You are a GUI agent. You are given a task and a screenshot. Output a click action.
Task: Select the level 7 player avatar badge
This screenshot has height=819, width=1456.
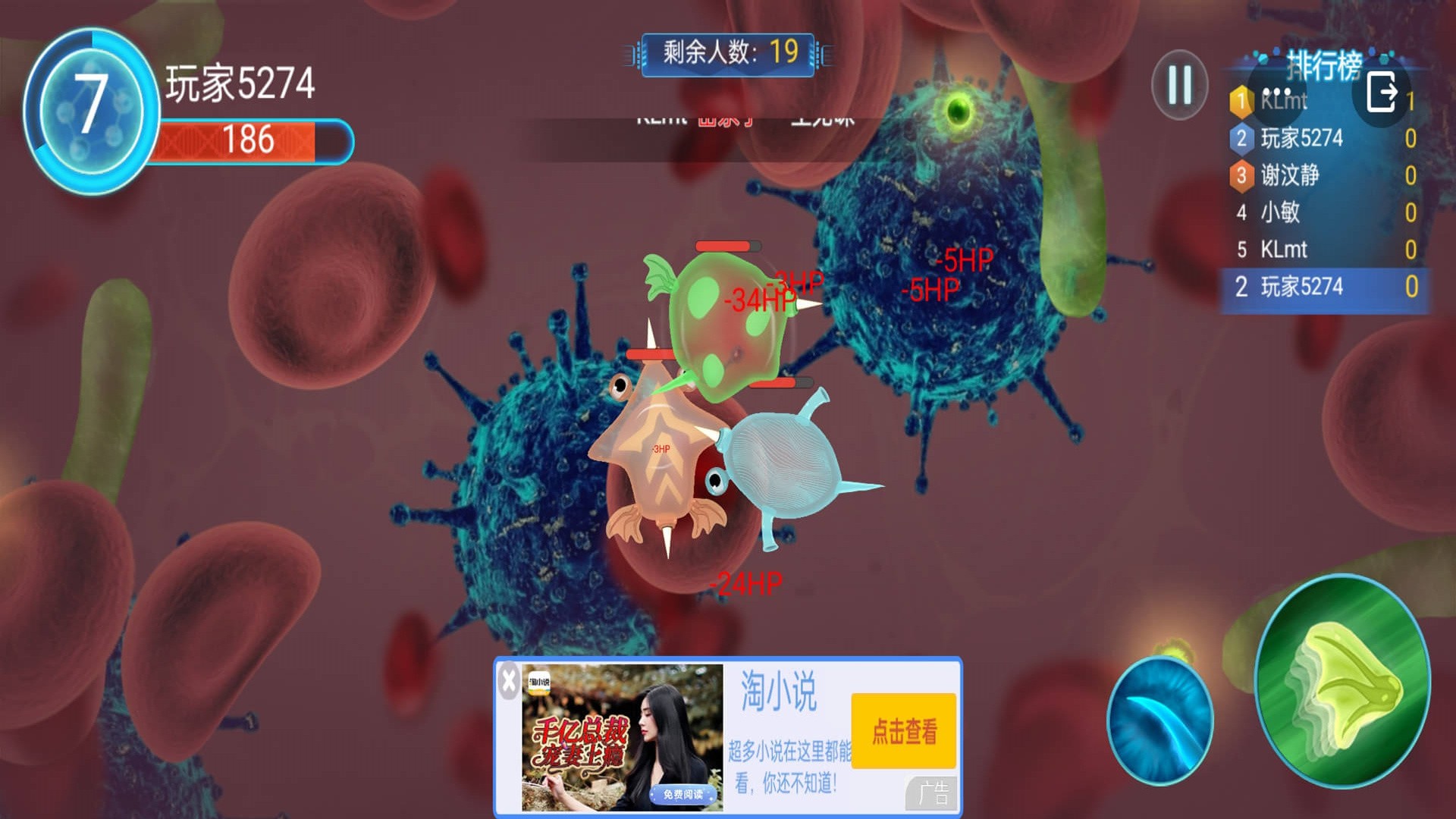pos(91,110)
